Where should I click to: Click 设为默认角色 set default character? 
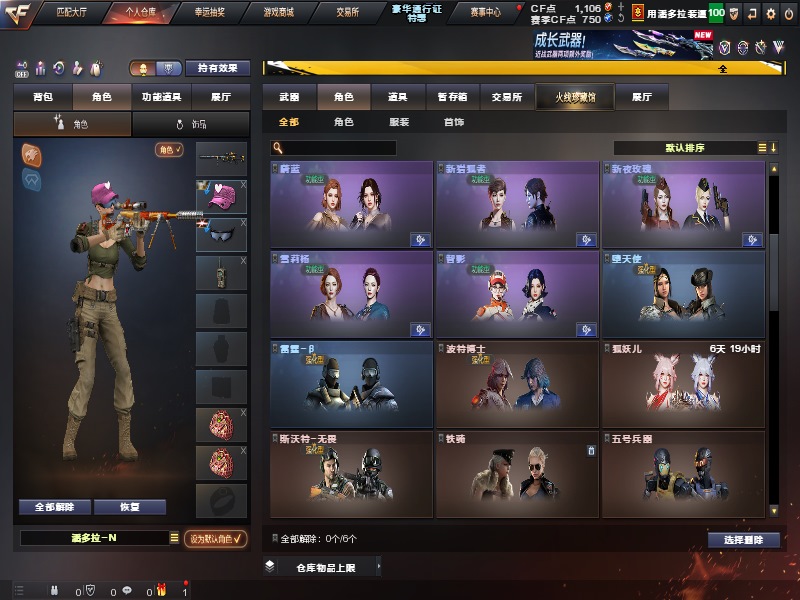[217, 538]
